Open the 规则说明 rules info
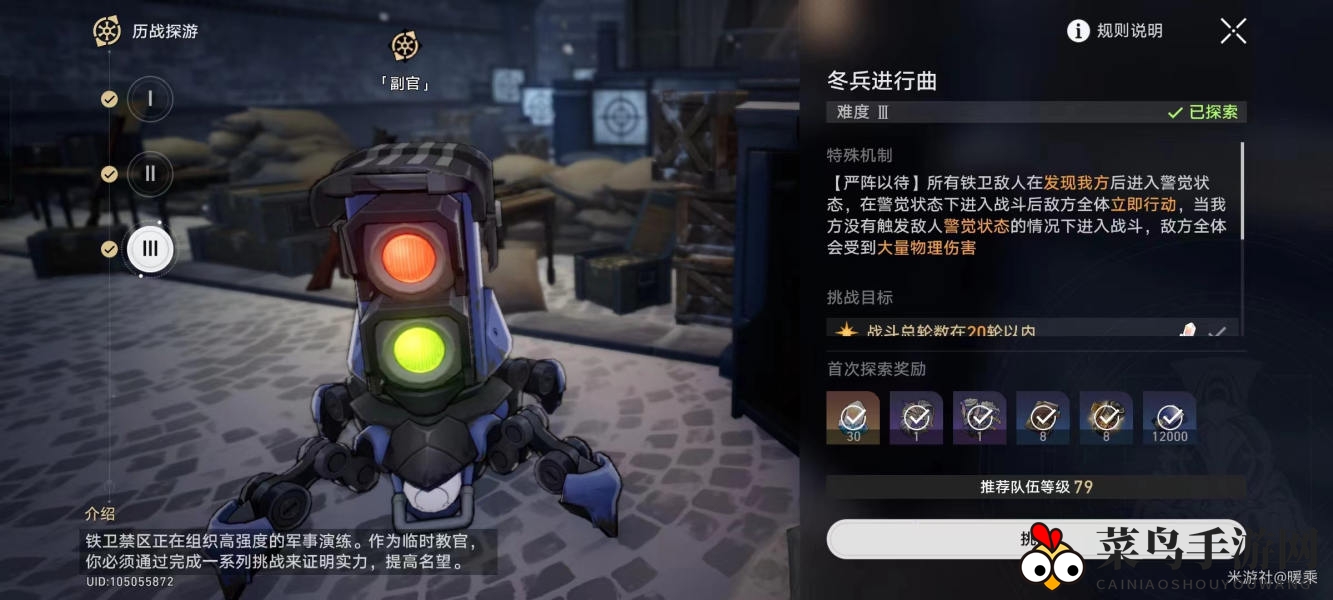 click(1115, 31)
